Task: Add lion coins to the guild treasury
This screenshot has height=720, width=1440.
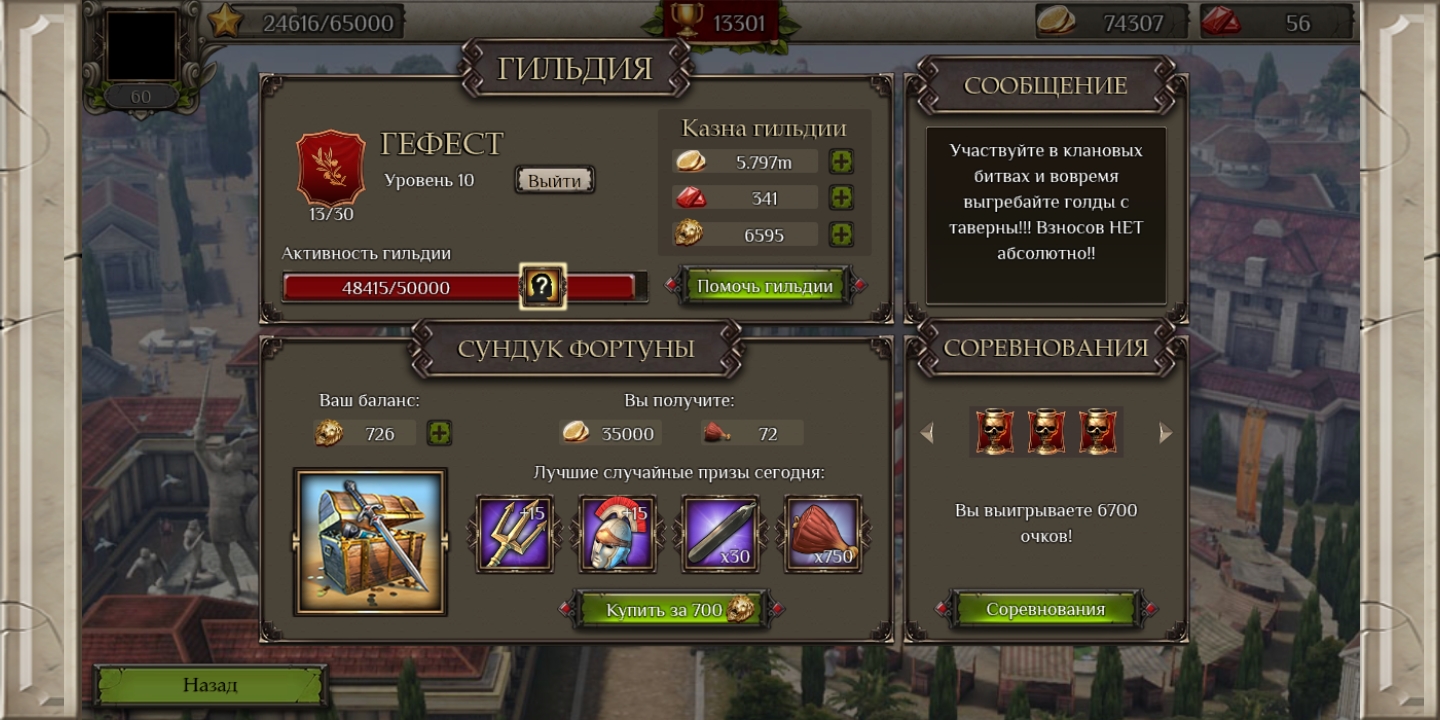Action: 842,235
